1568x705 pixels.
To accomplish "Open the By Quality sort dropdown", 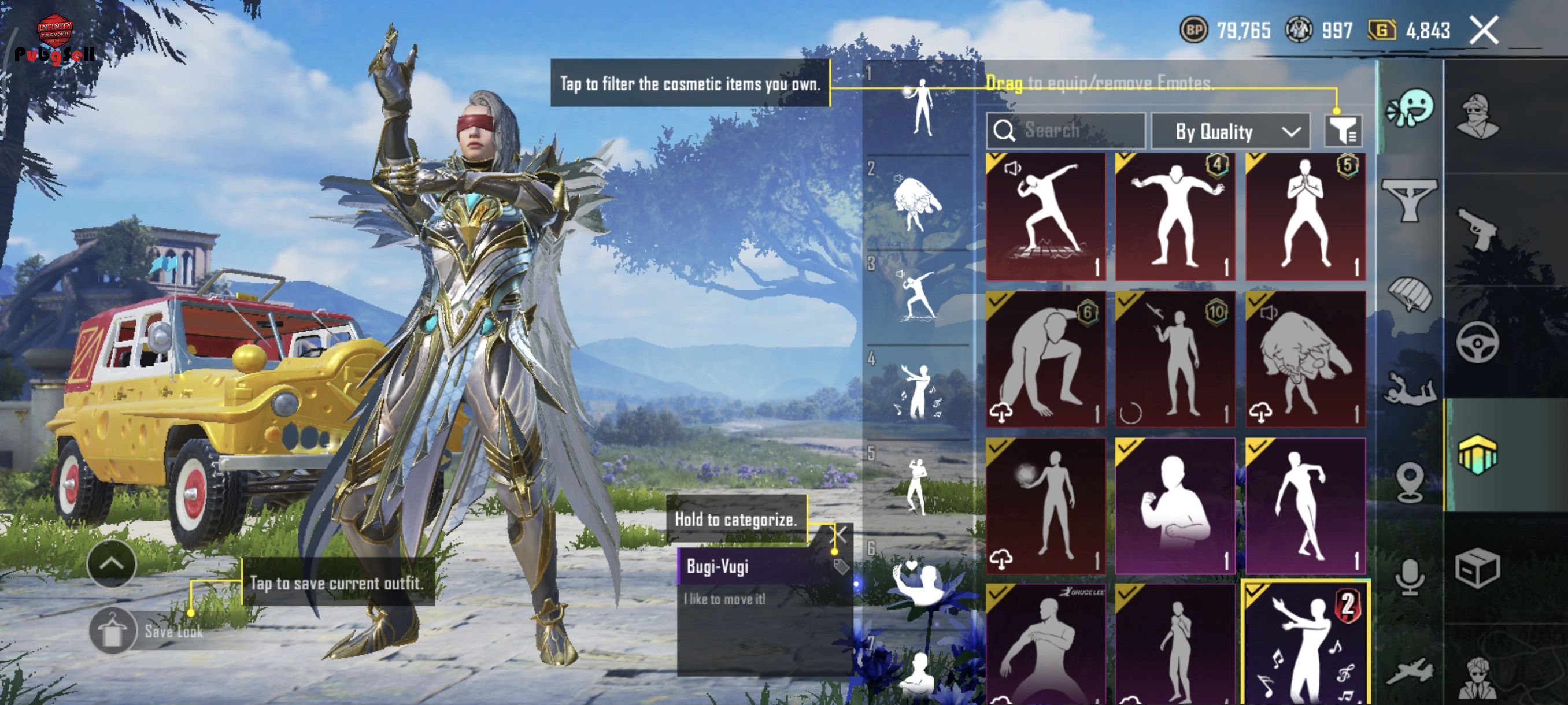I will point(1231,131).
